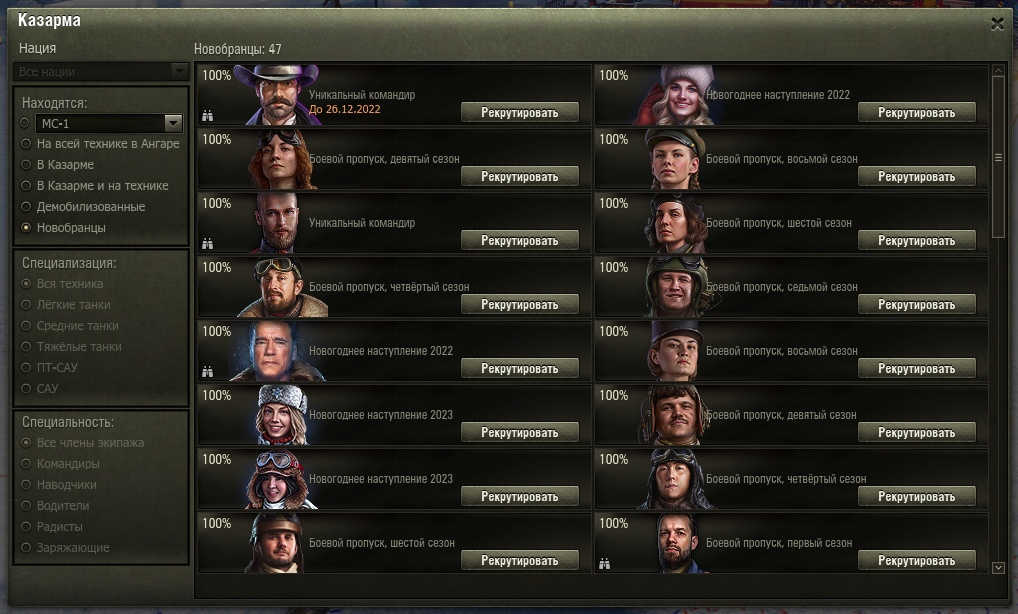Viewport: 1018px width, 614px height.
Task: Show the Демобилизованные crew members
Action: click(25, 207)
